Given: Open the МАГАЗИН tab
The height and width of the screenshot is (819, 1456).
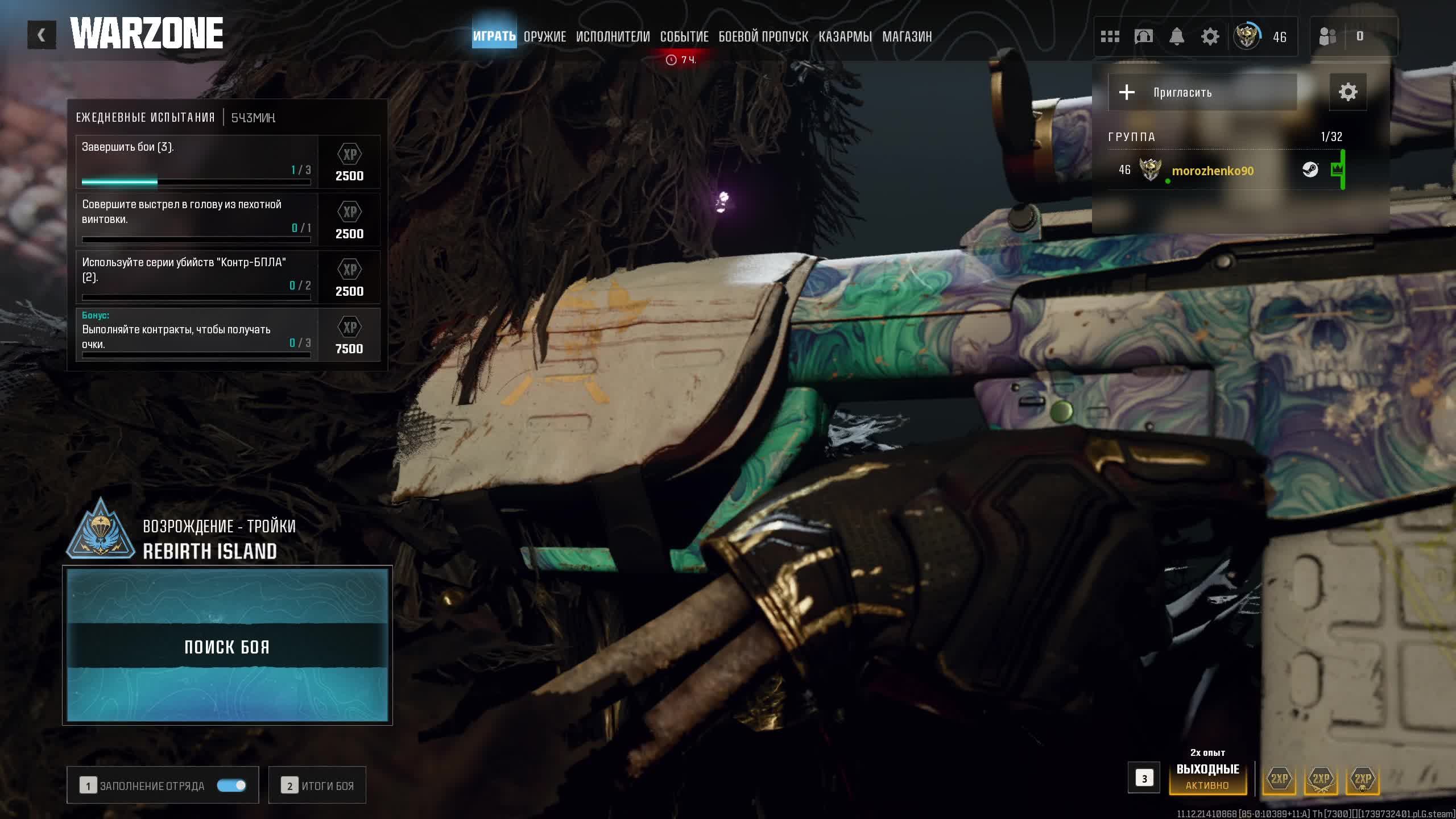Looking at the screenshot, I should click(x=907, y=37).
